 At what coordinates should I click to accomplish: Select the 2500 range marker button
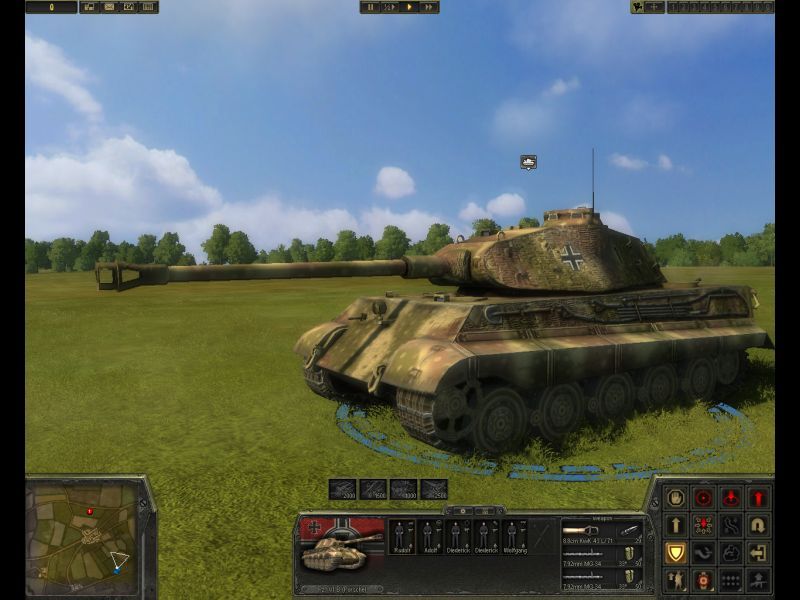click(434, 489)
